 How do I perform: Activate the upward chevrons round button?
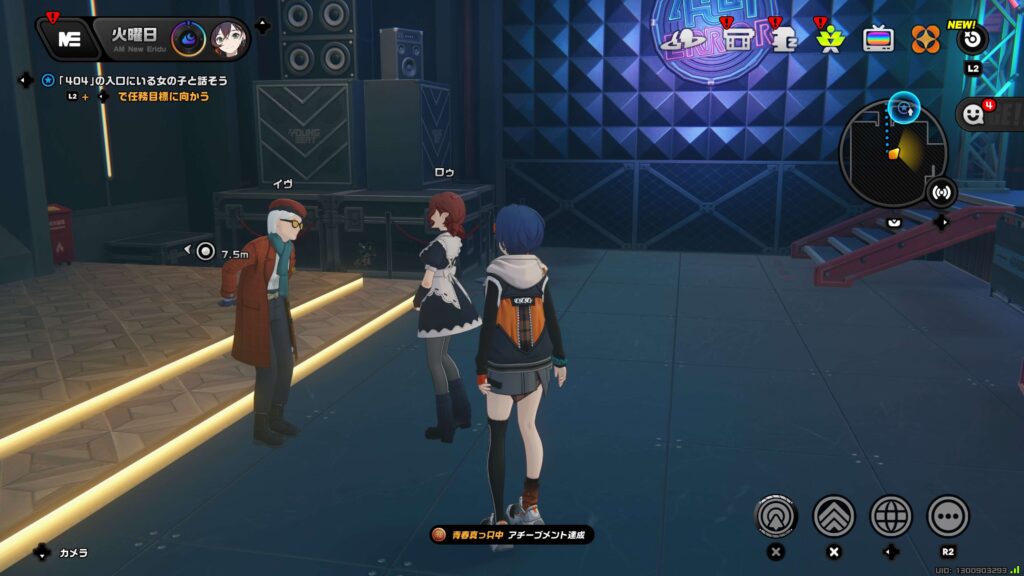(x=833, y=516)
